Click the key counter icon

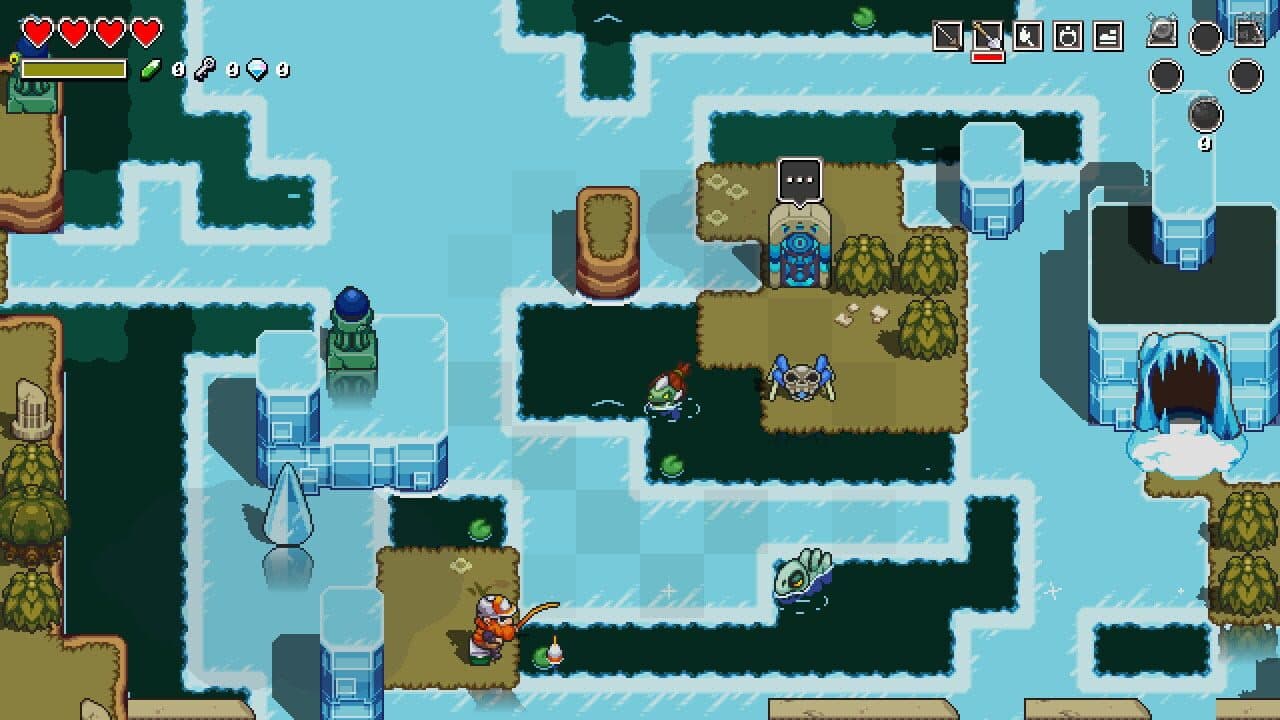(203, 69)
